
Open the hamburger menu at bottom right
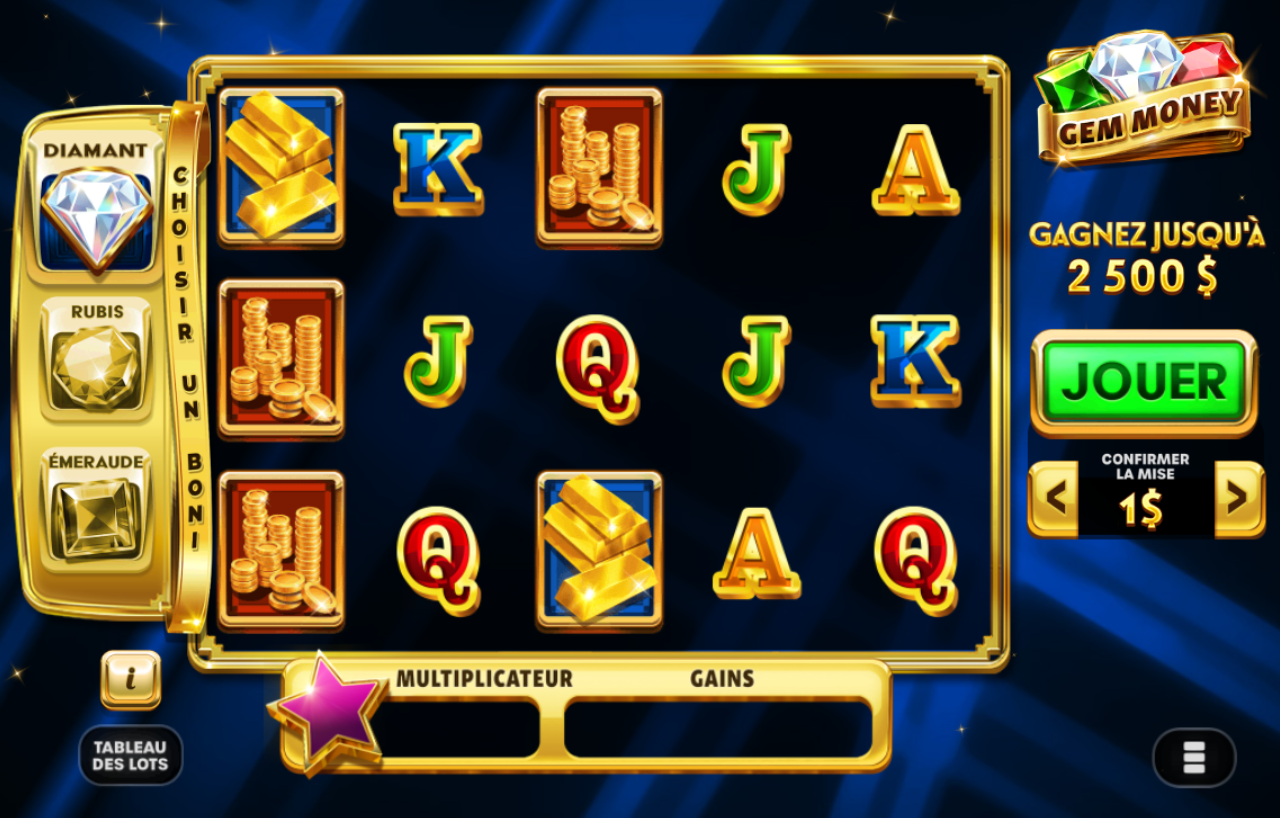(1194, 758)
